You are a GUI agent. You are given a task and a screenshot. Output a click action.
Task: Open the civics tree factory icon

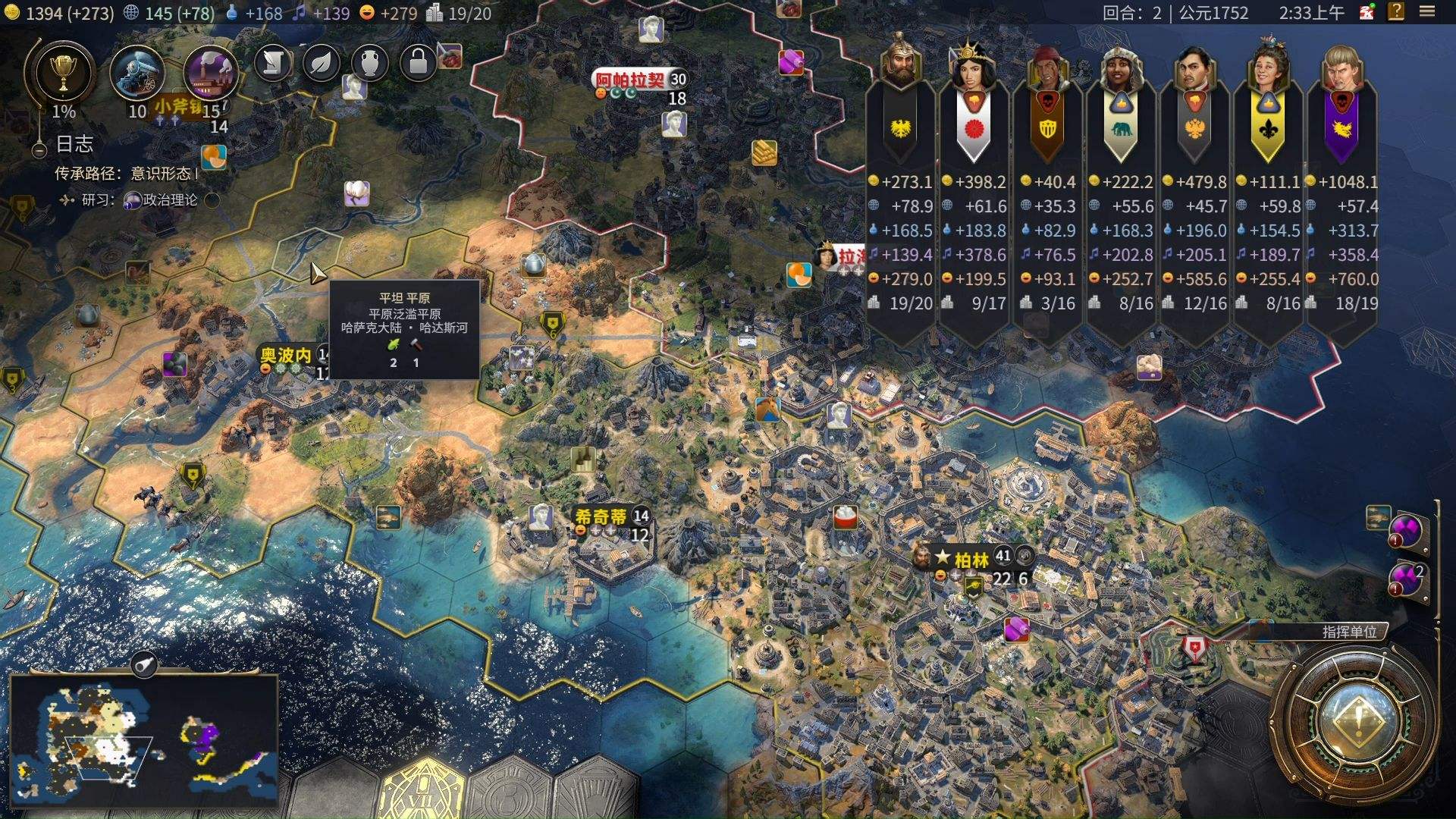(x=210, y=73)
